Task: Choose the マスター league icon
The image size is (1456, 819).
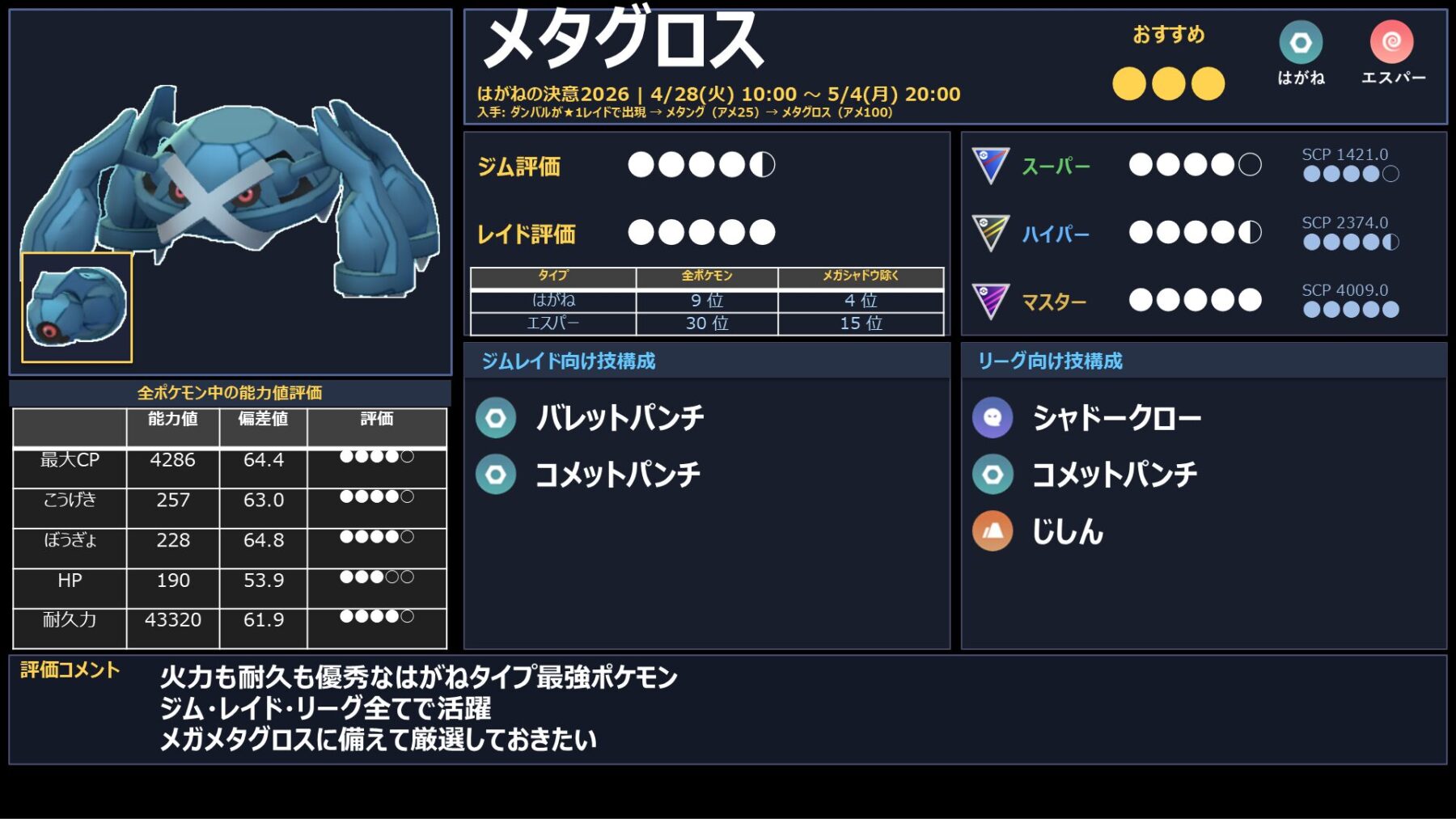Action: [x=990, y=302]
